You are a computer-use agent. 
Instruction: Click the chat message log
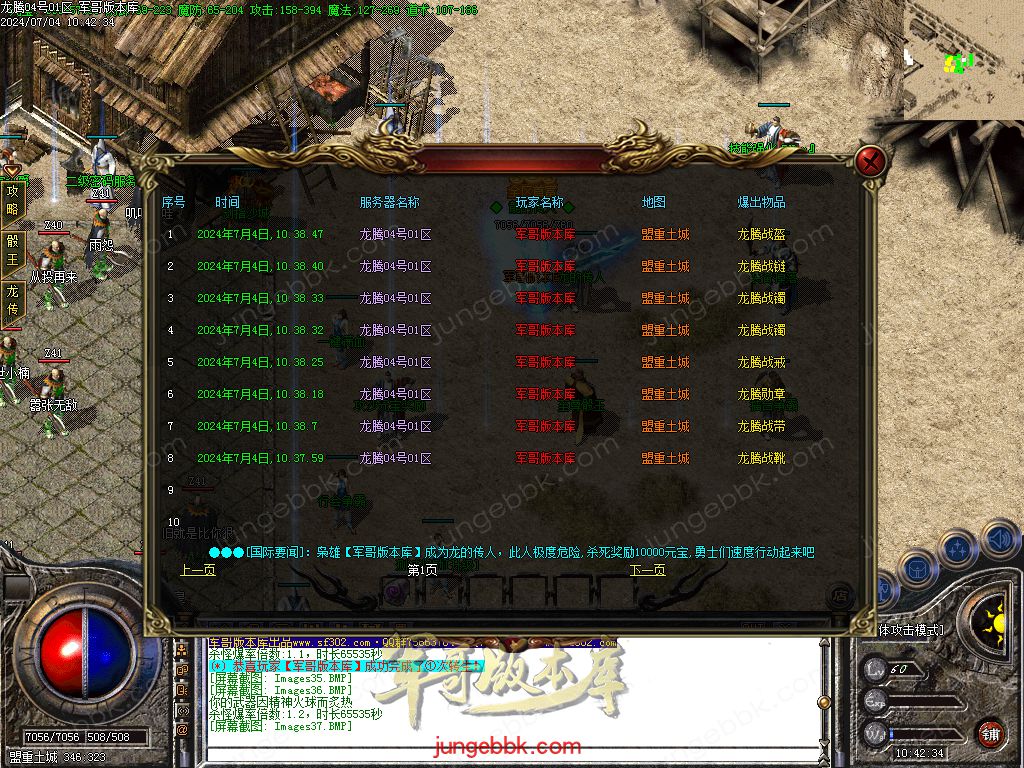400,690
